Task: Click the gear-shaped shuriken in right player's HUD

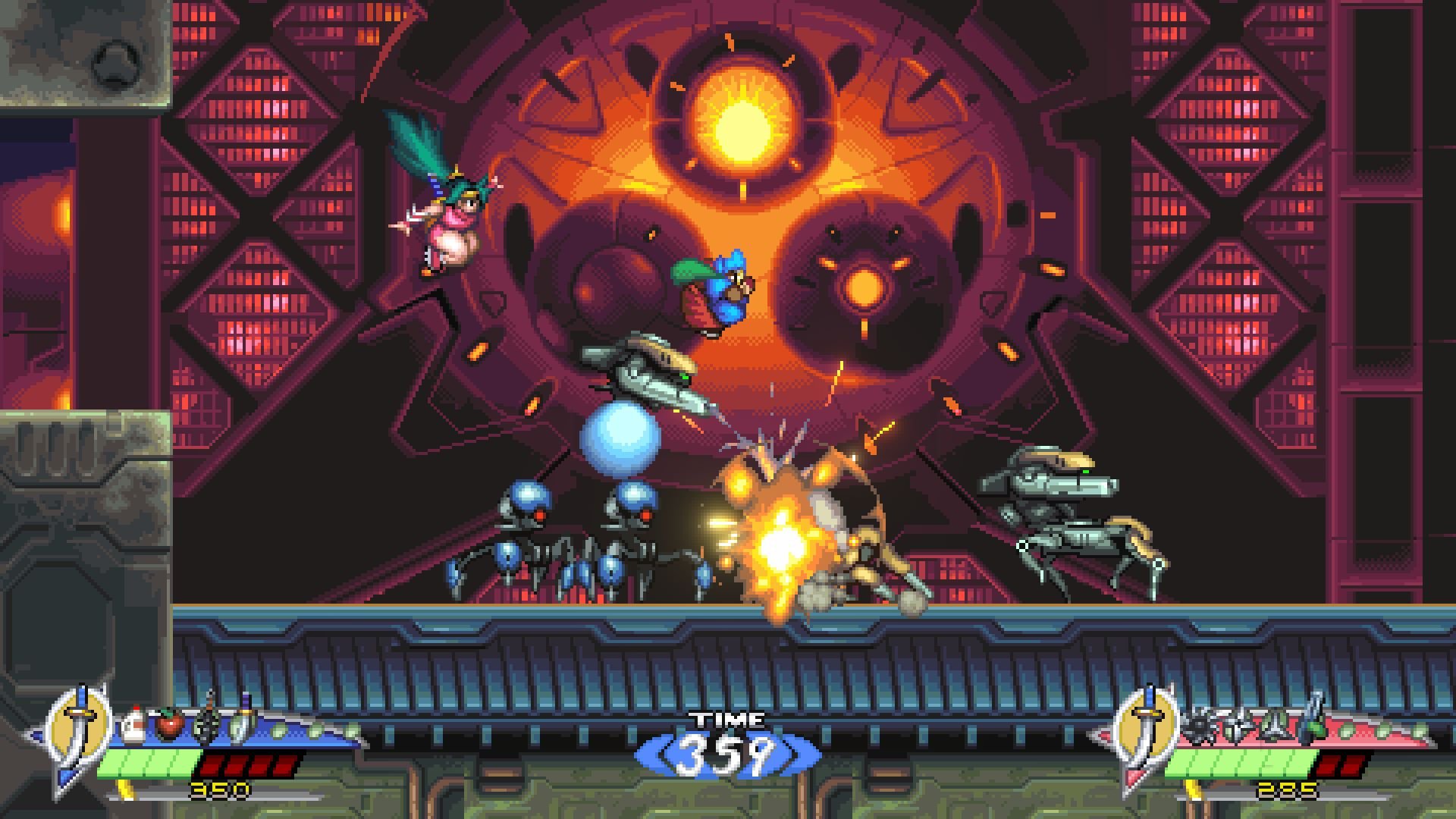Action: (1200, 724)
